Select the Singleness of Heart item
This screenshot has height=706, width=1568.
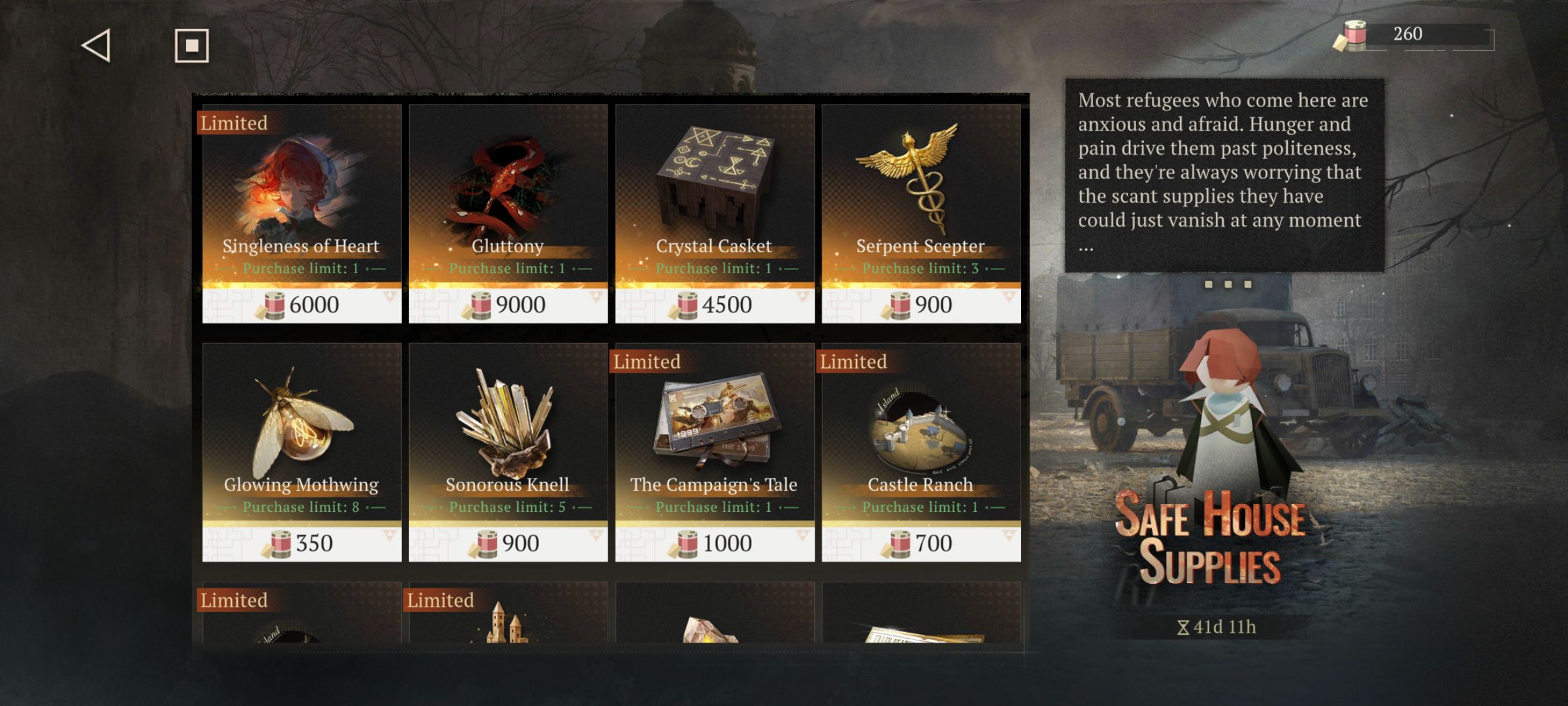pyautogui.click(x=301, y=213)
